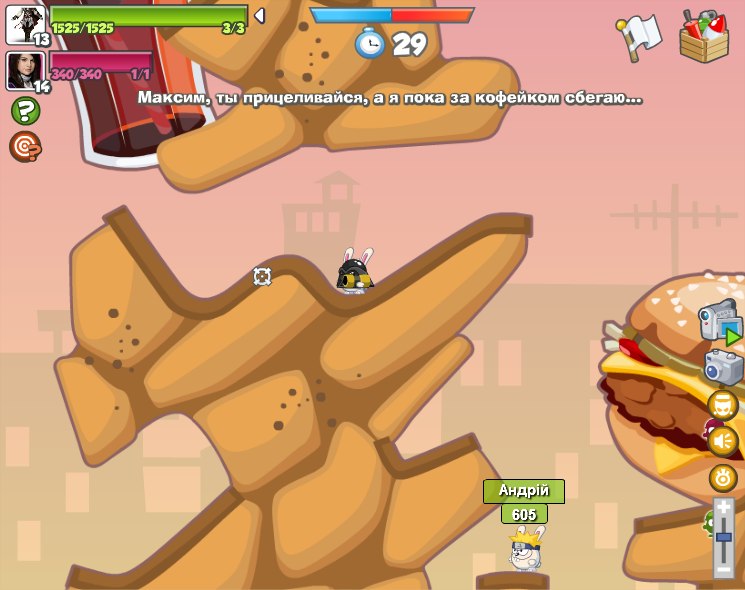
Task: Toggle sound with the speaker button
Action: click(723, 440)
